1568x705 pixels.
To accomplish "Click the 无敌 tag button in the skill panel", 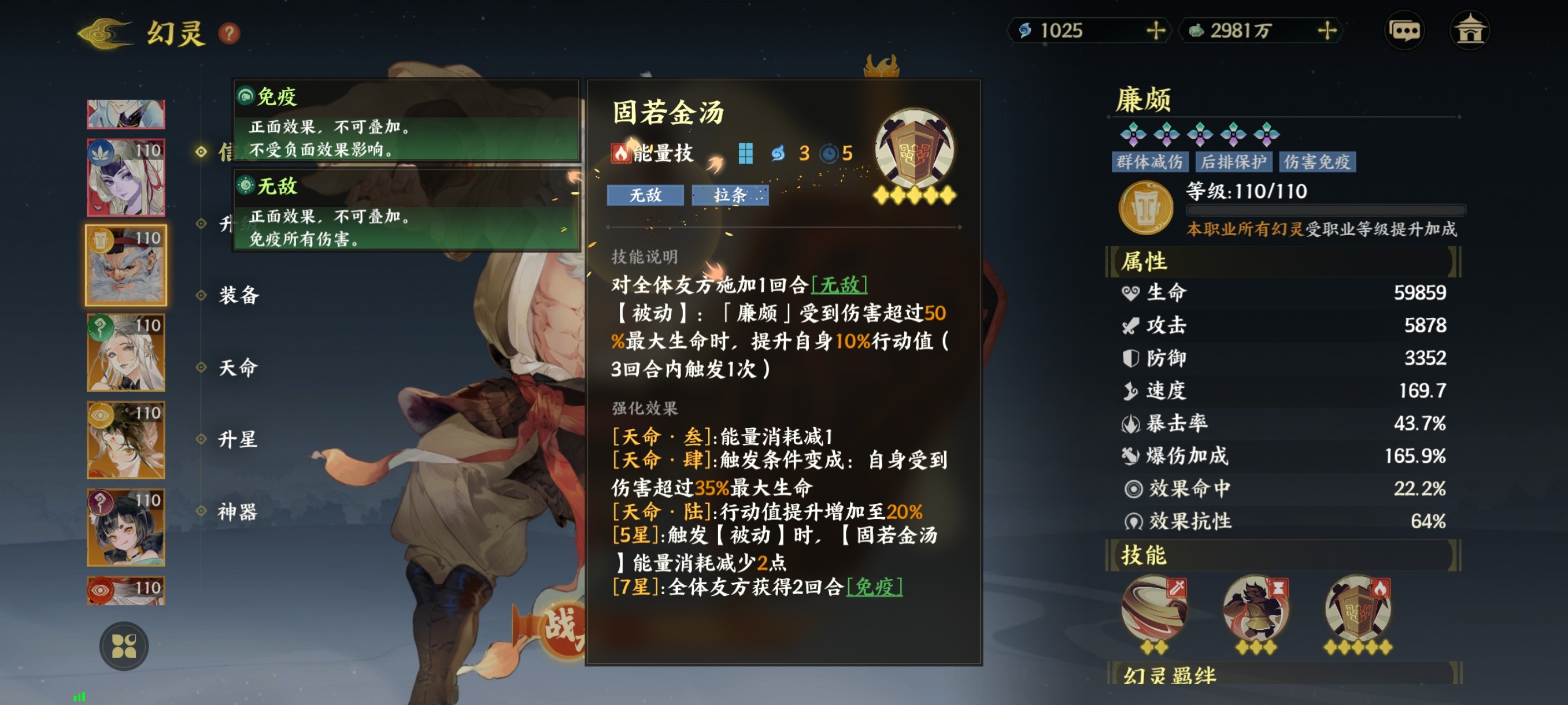I will pos(646,195).
